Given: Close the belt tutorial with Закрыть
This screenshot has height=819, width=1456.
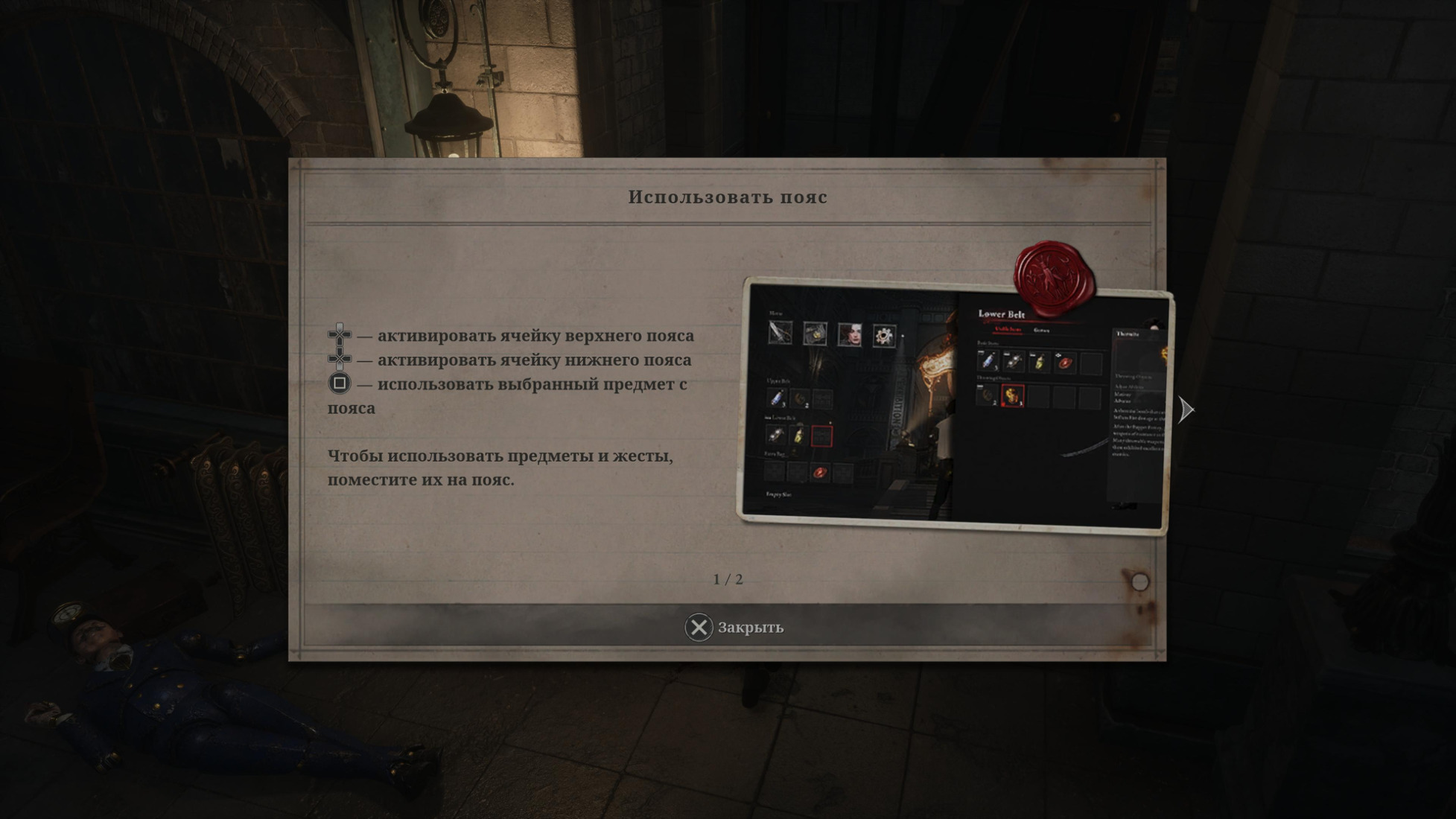Looking at the screenshot, I should tap(734, 628).
